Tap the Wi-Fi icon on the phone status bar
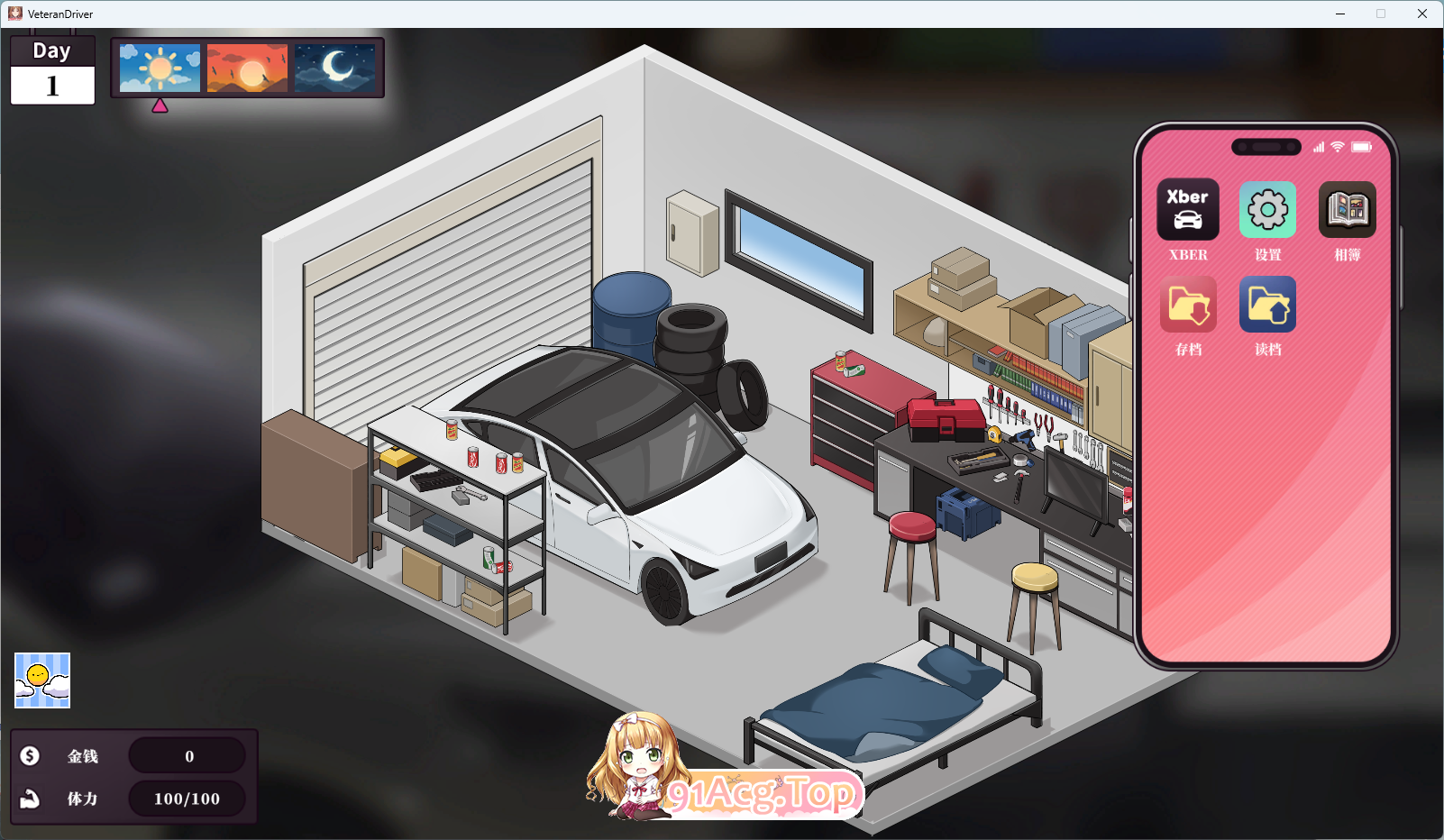Screen dimensions: 1444x840 (x=1336, y=146)
